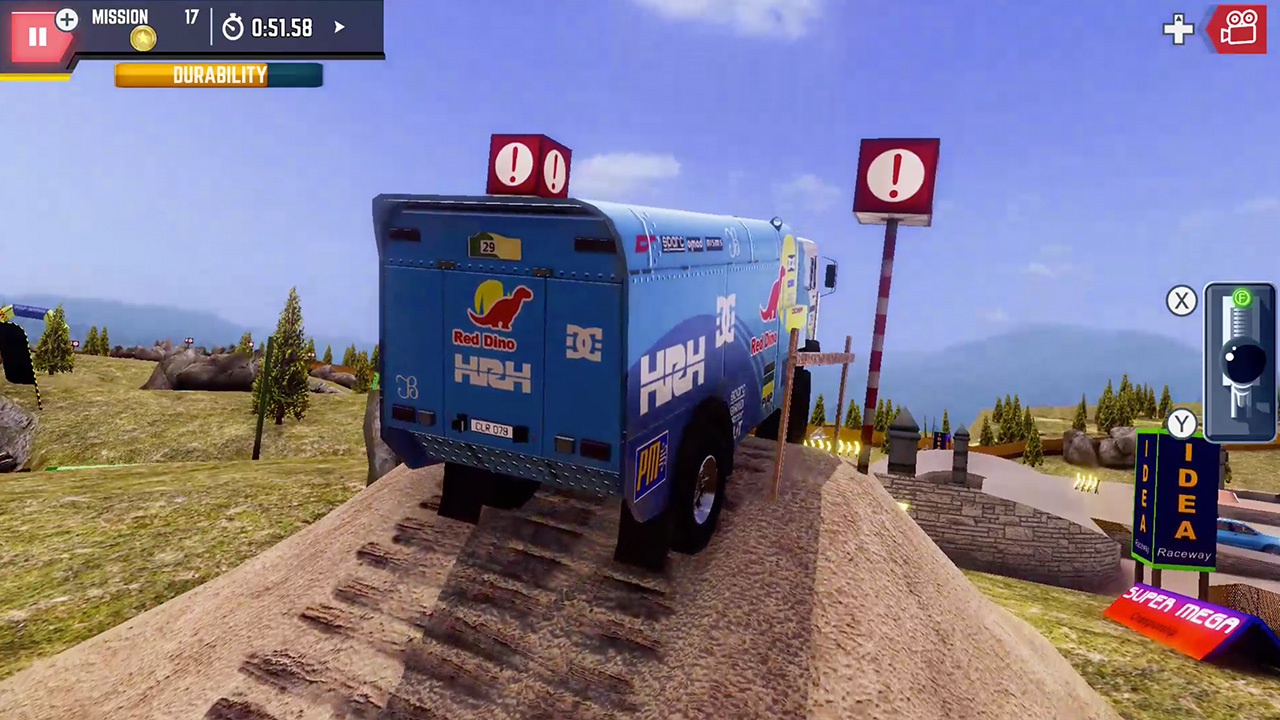The image size is (1280, 720).
Task: Click the 0:51.58 timer display
Action: coord(281,28)
